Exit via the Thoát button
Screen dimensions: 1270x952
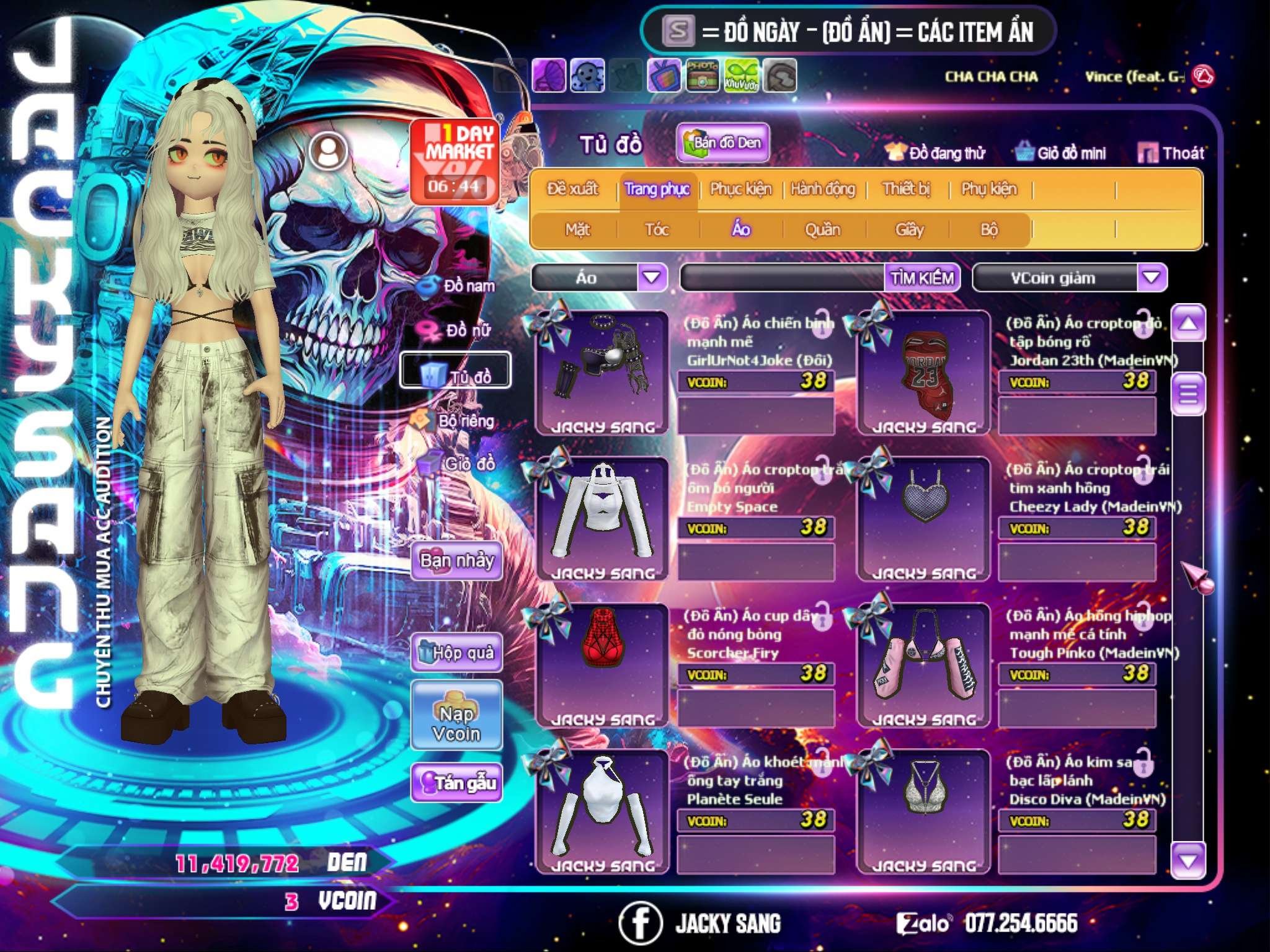(x=1171, y=153)
